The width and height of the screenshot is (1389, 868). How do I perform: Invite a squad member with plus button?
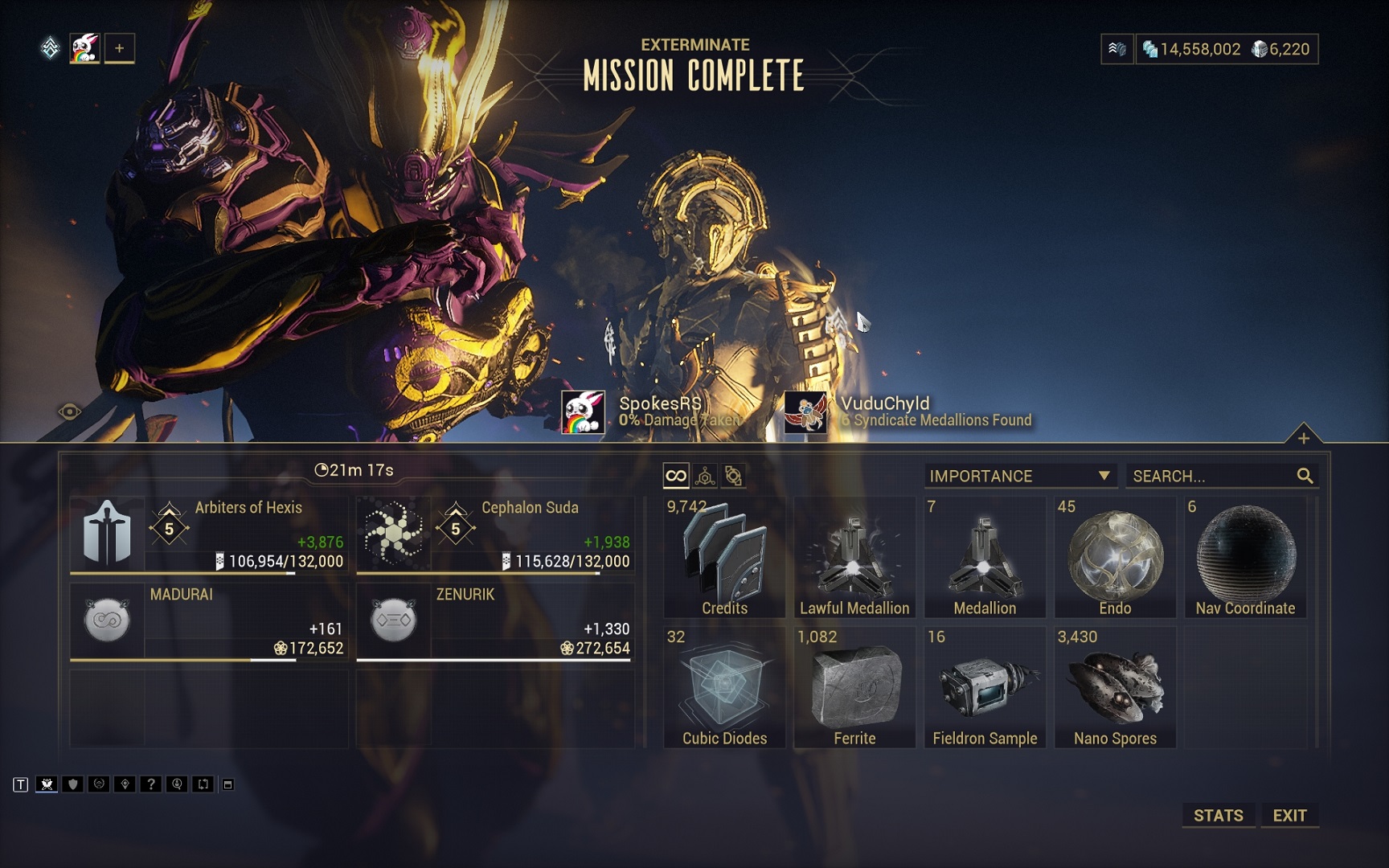click(x=119, y=48)
